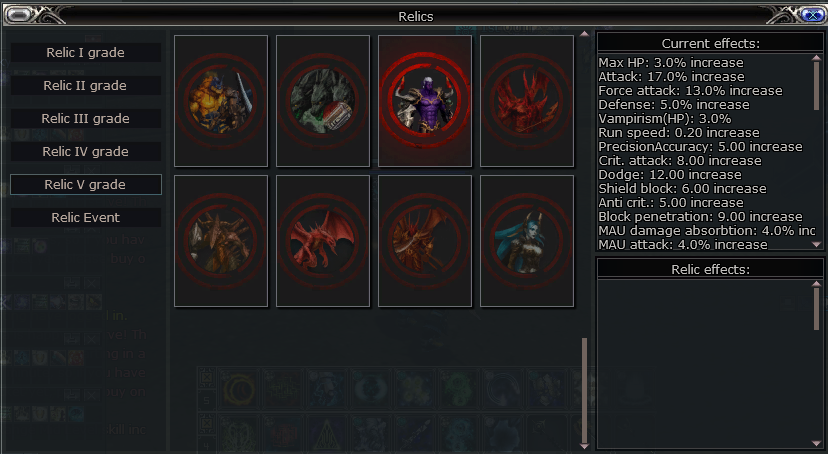Choose the red spiked demon relic card
The image size is (828, 454).
[x=527, y=101]
